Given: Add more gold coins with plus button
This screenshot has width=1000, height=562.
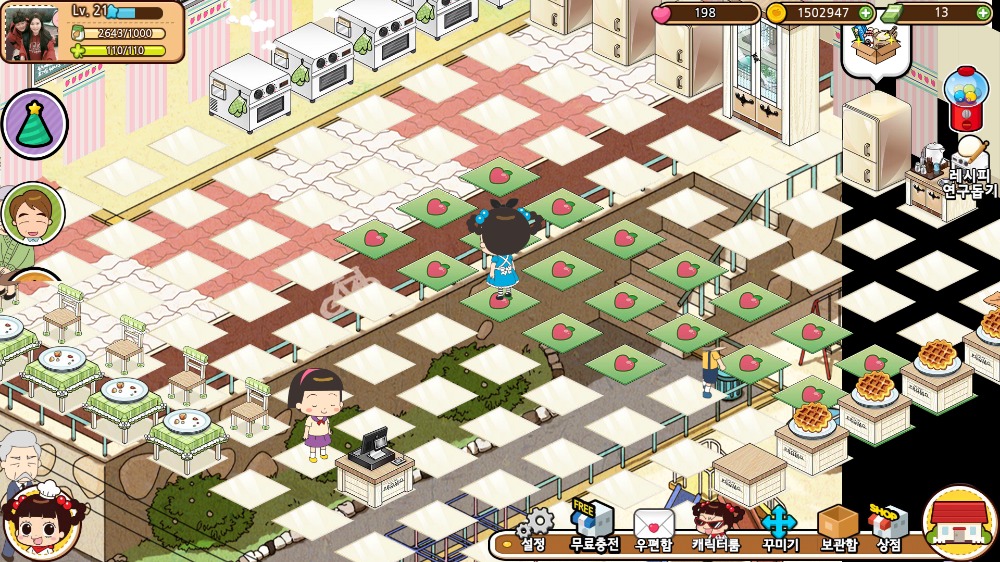Looking at the screenshot, I should click(865, 13).
